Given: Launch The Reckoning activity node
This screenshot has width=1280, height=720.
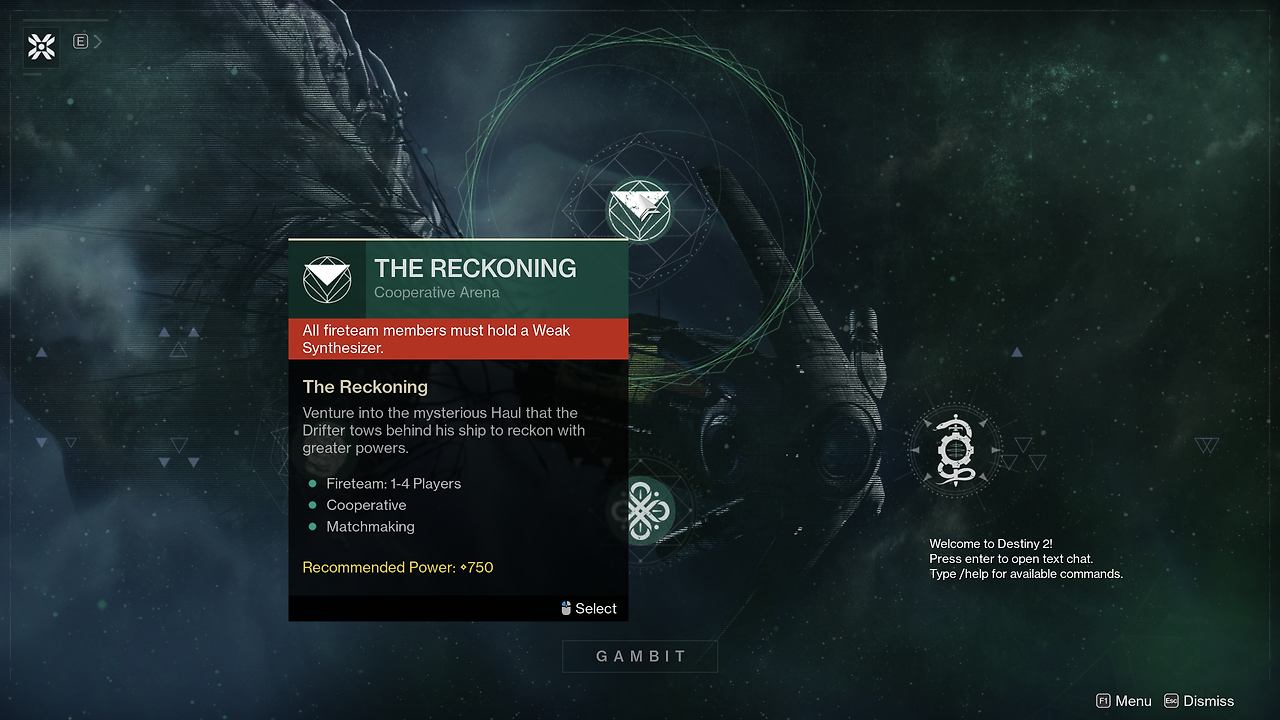Looking at the screenshot, I should pos(639,209).
